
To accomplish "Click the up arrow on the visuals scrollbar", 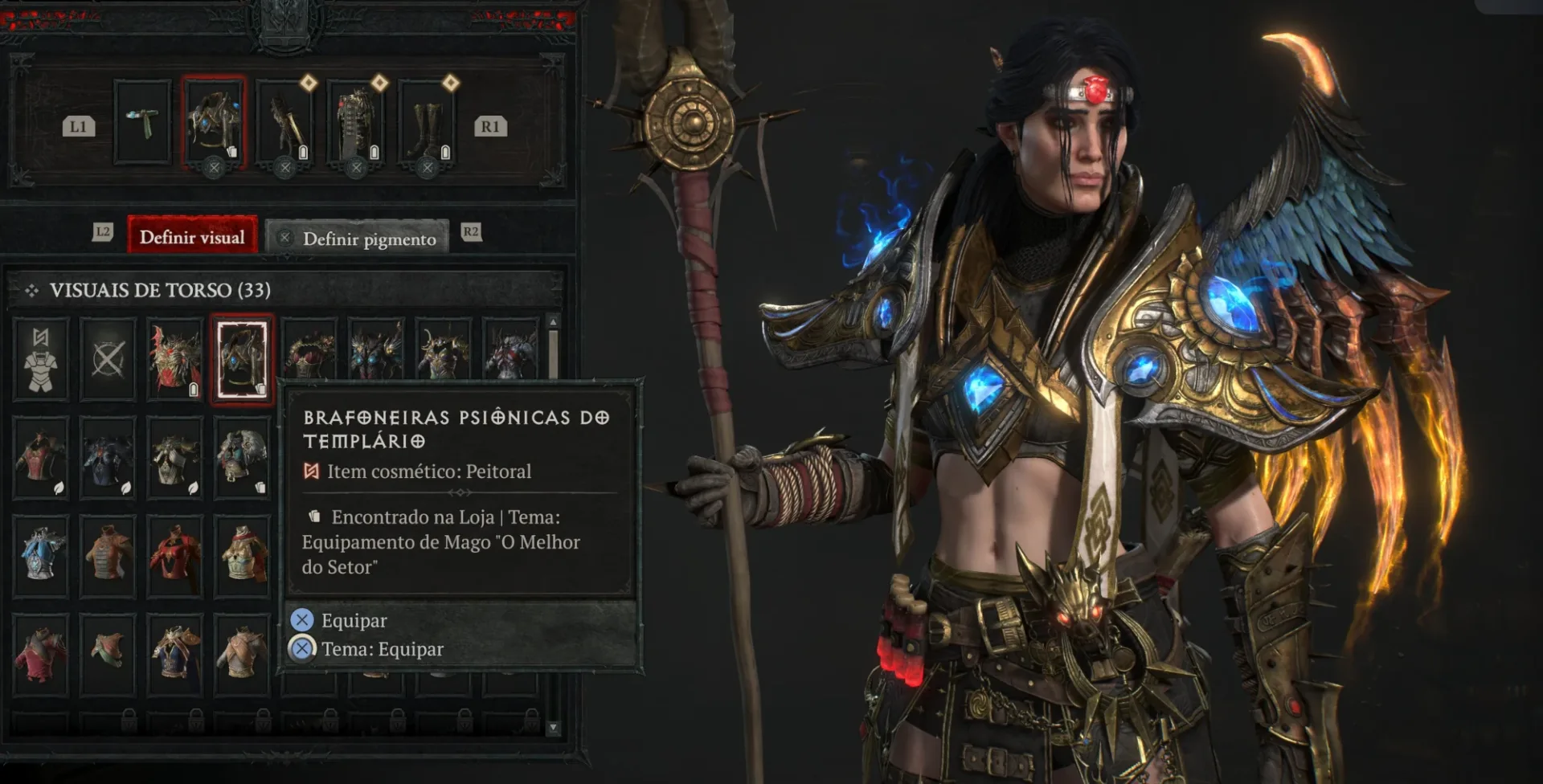I will tap(554, 322).
